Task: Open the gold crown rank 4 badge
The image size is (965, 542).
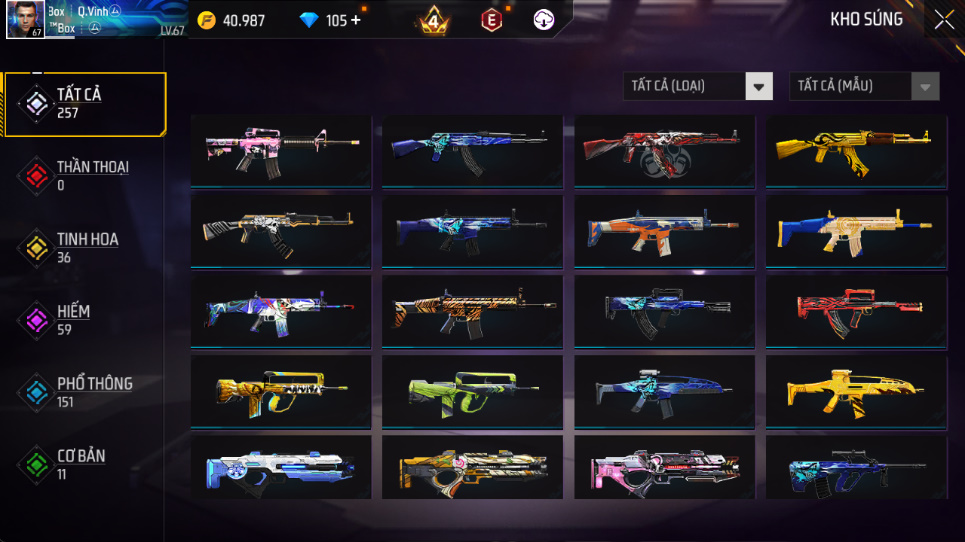Action: point(433,20)
